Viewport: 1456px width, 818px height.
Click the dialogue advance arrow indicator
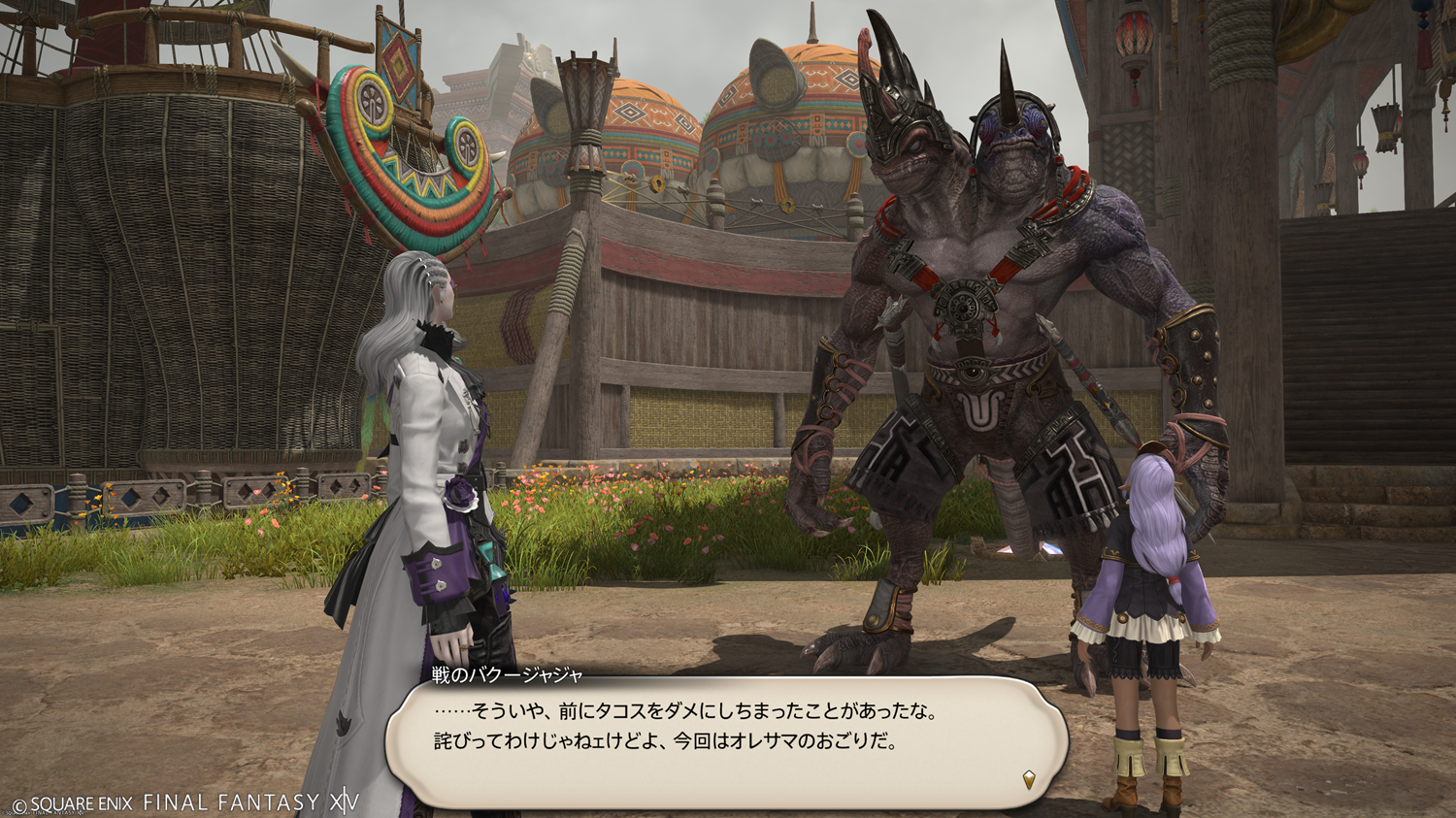coord(1029,778)
